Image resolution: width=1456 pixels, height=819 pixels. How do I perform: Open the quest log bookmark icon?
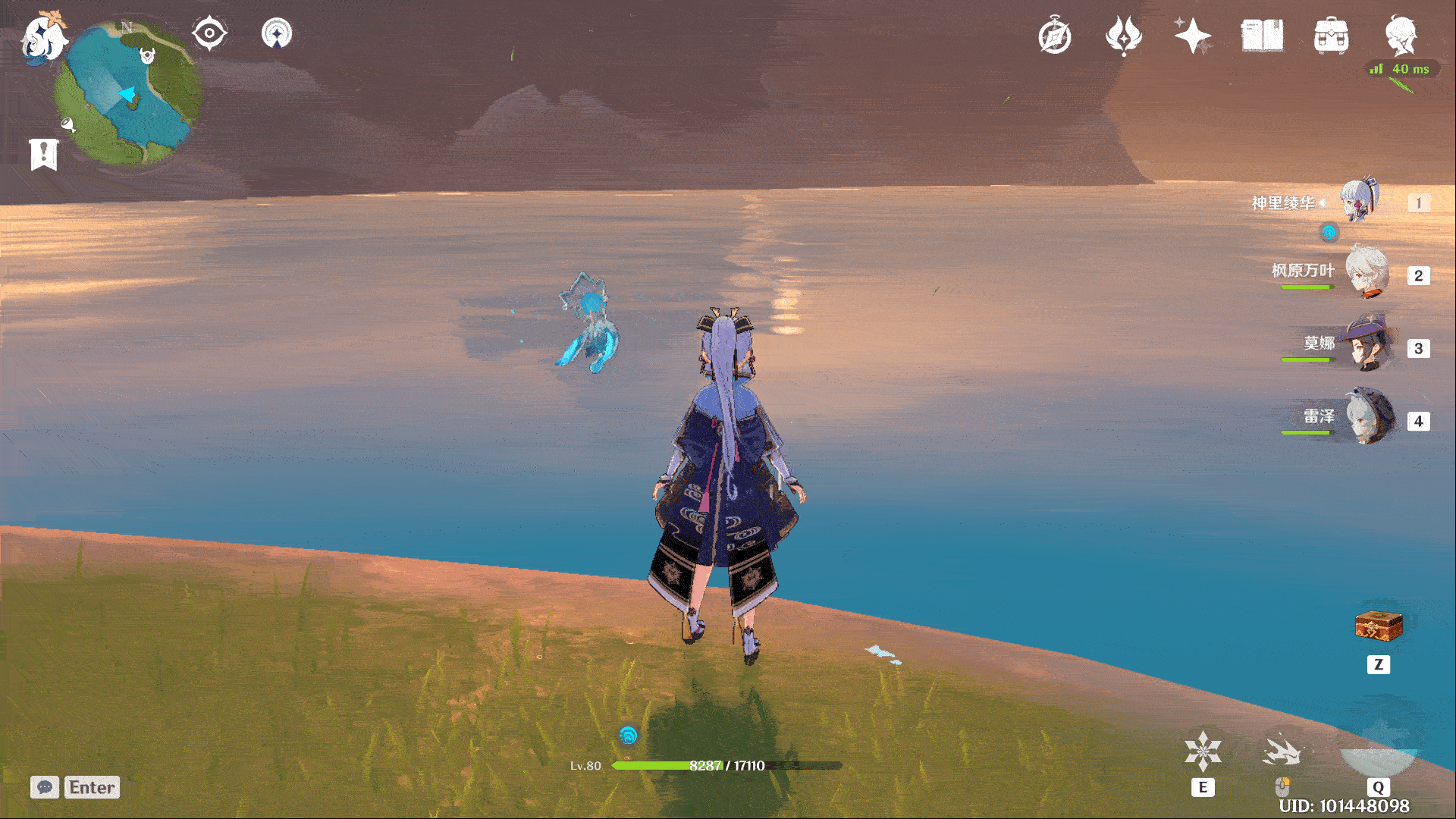44,154
